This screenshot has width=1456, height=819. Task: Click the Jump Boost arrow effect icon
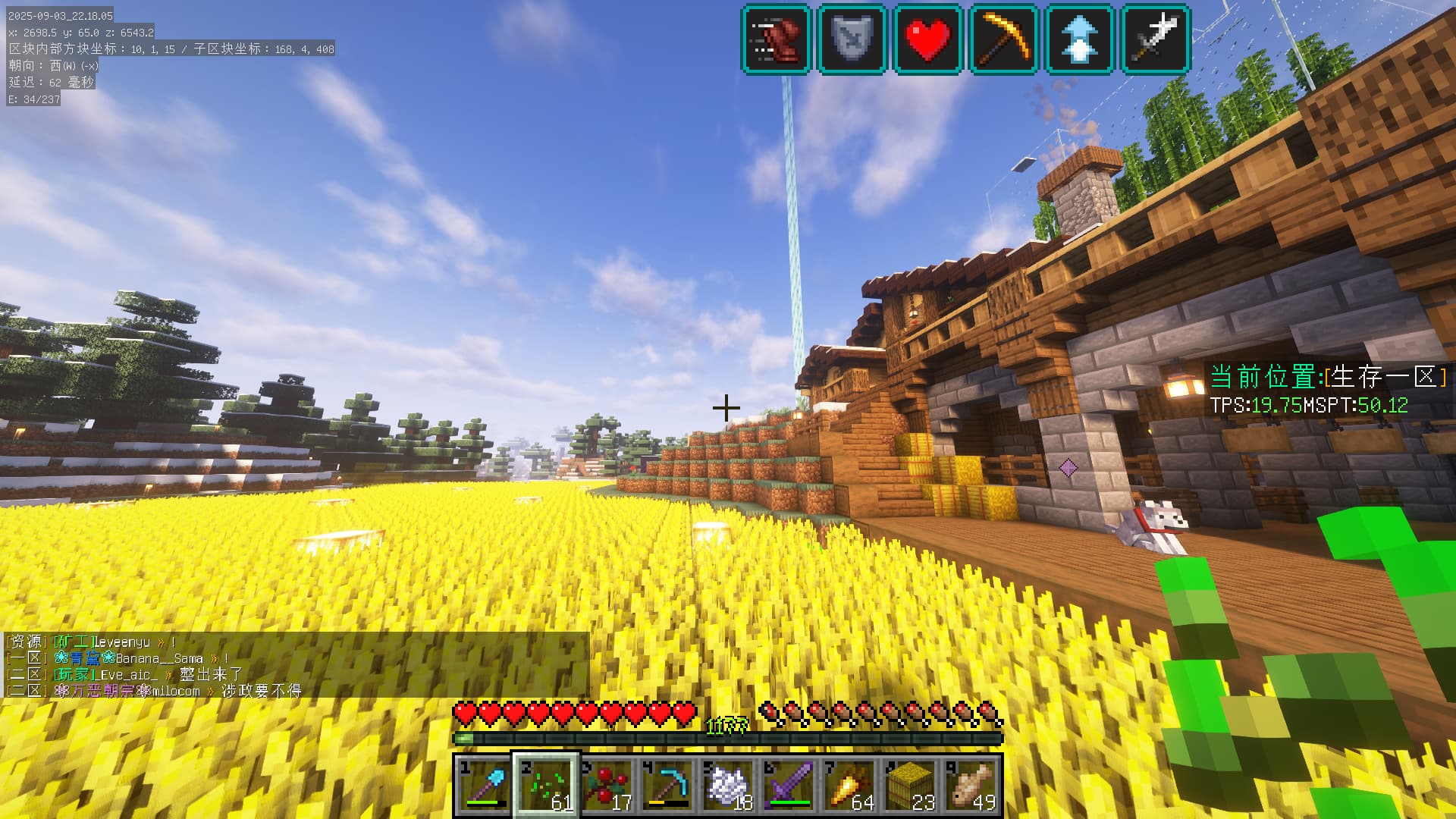1080,39
